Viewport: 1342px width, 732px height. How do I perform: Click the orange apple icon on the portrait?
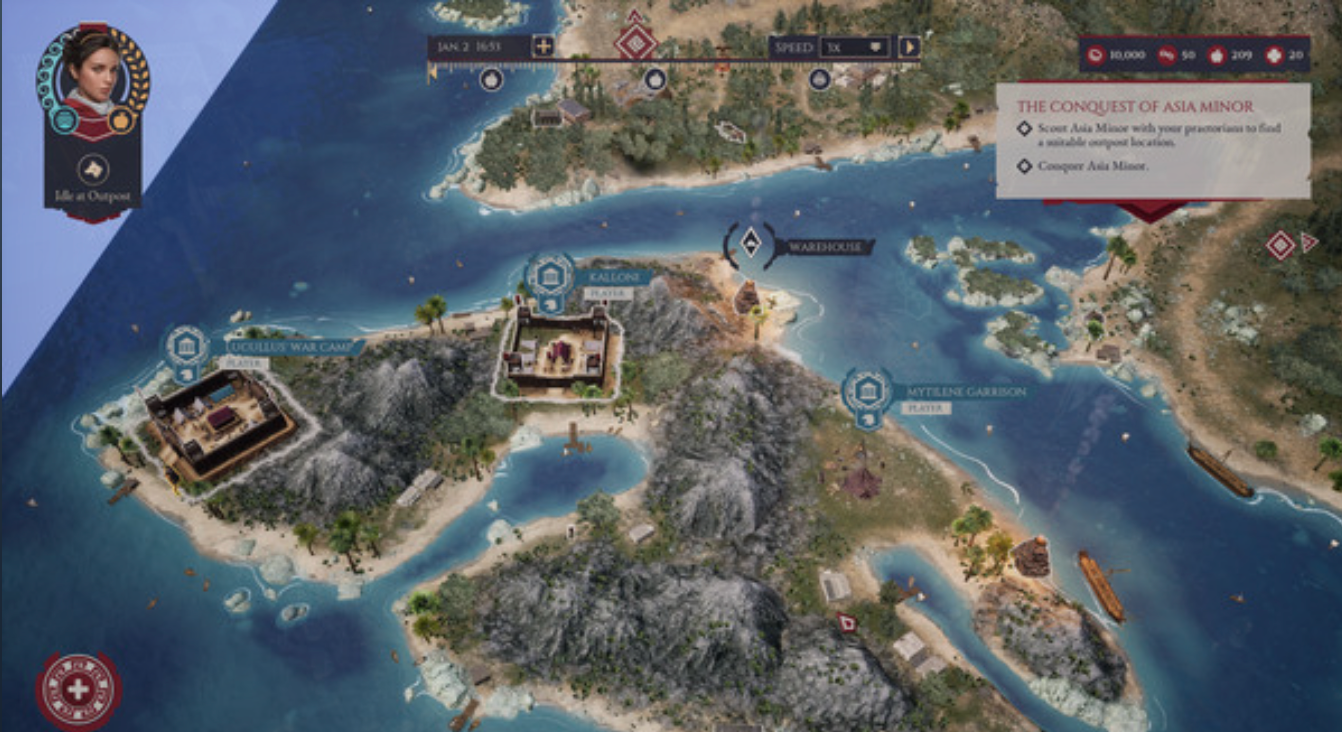(120, 120)
